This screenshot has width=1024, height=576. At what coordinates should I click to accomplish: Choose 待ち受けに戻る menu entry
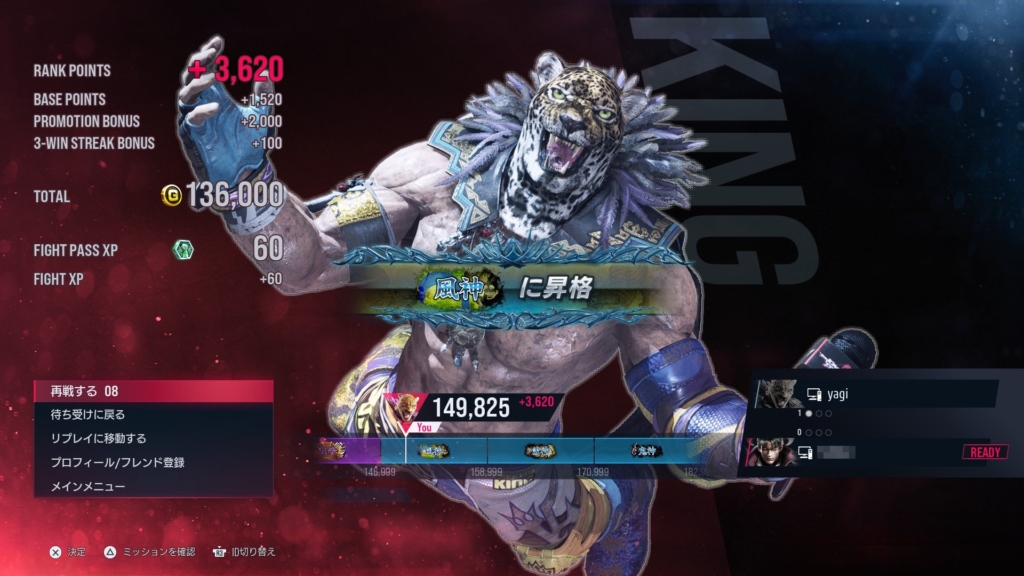tap(152, 414)
